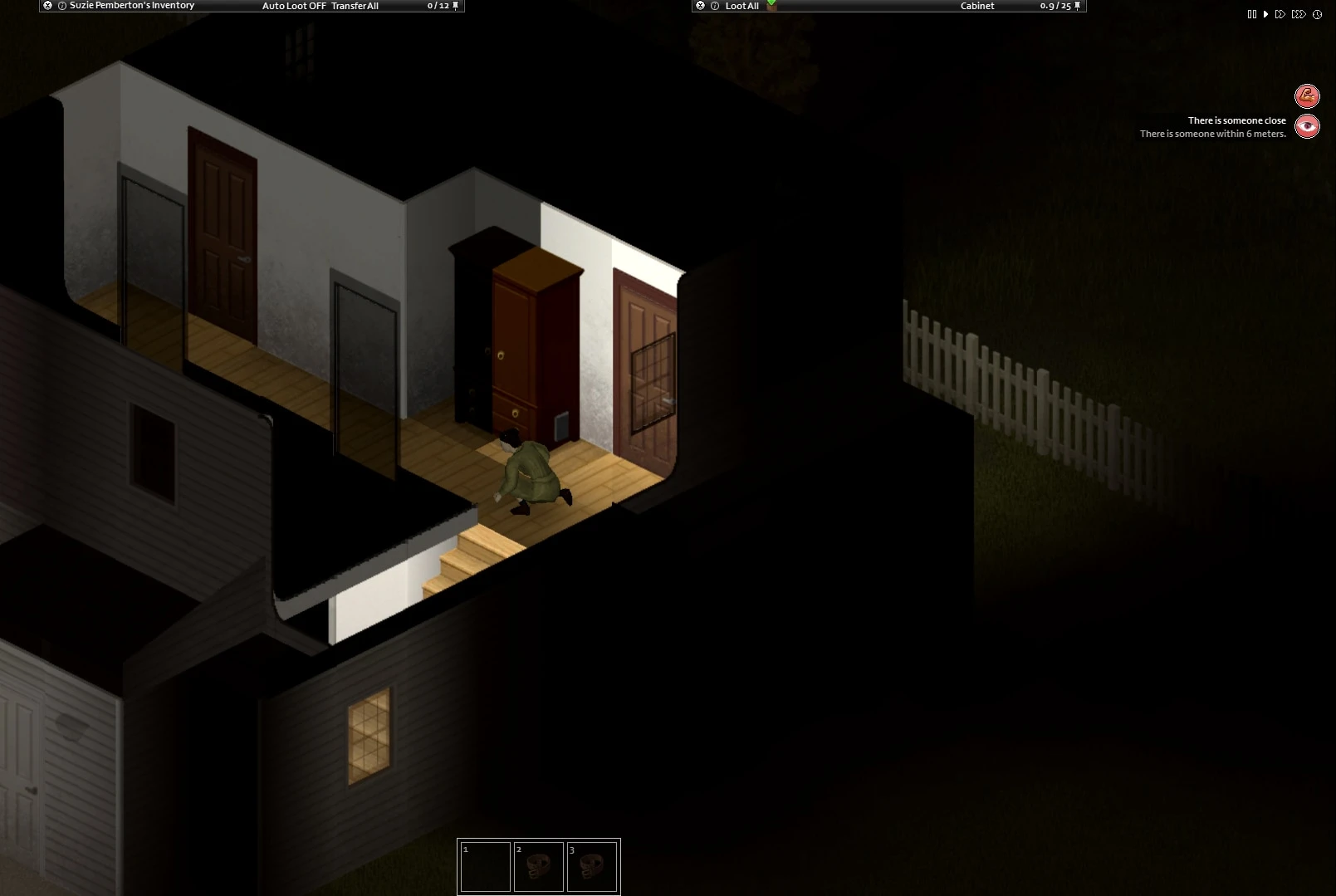Open info icon on the Cabinet loot panel
Screen dimensions: 1336x896
pos(715,6)
